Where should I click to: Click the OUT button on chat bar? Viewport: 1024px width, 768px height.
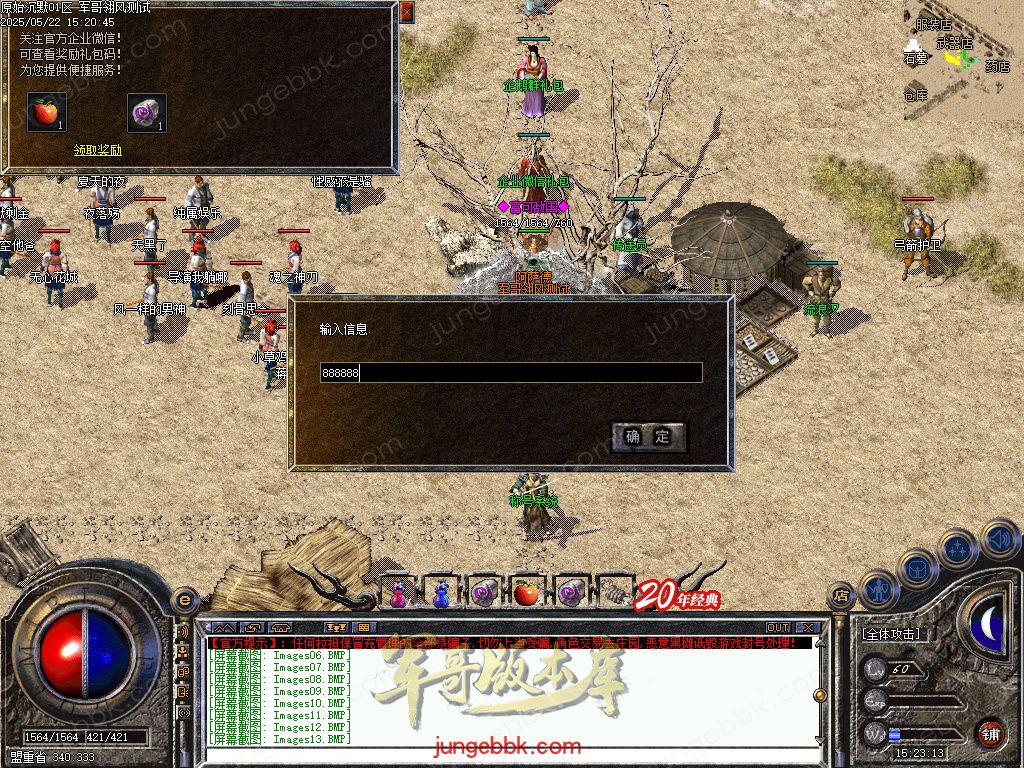click(777, 628)
